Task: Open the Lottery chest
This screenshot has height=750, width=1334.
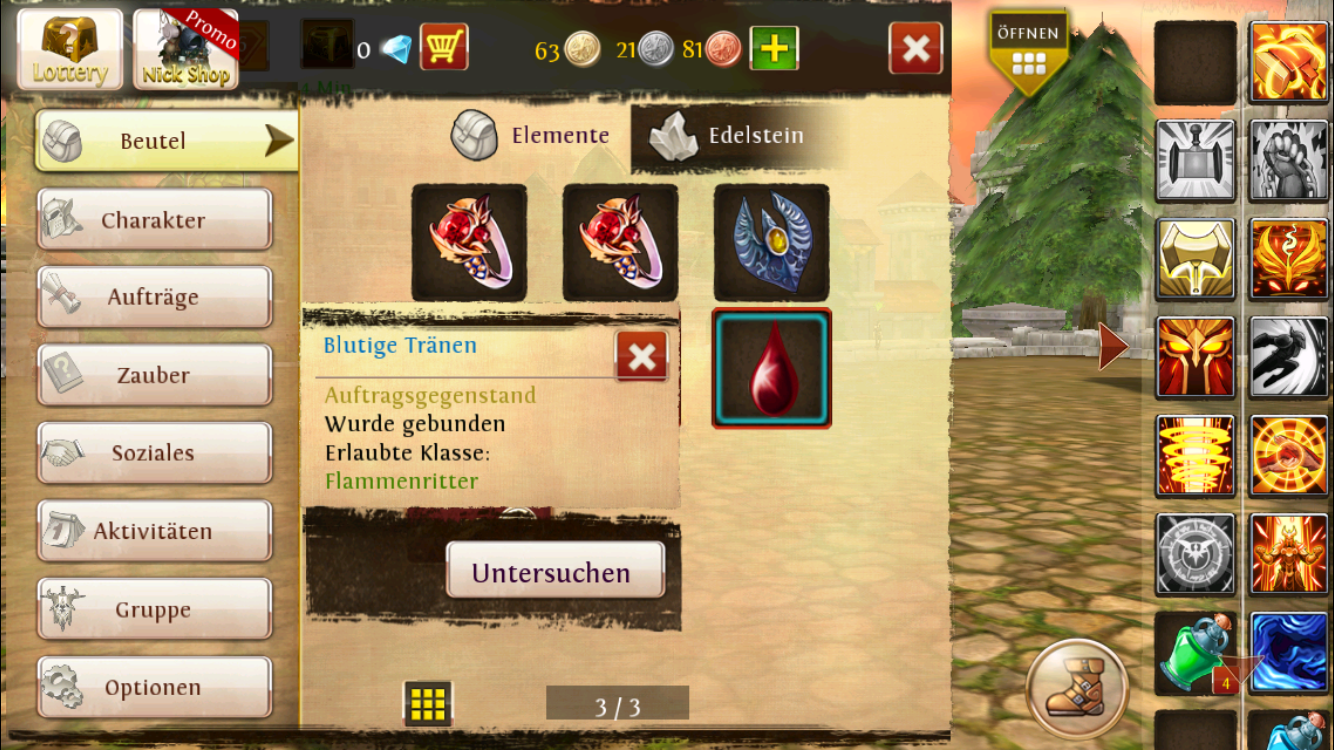Action: pyautogui.click(x=70, y=49)
